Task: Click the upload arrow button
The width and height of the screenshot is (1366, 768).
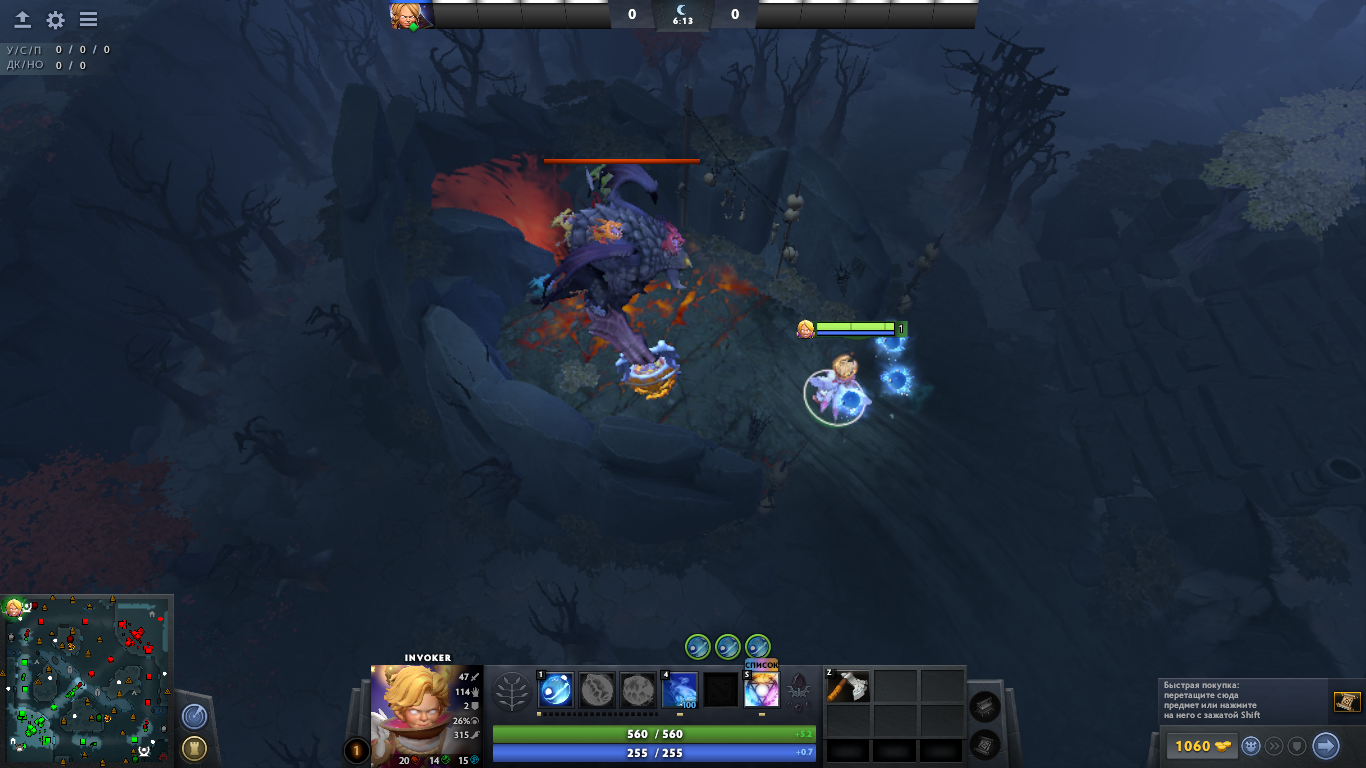Action: (x=22, y=20)
